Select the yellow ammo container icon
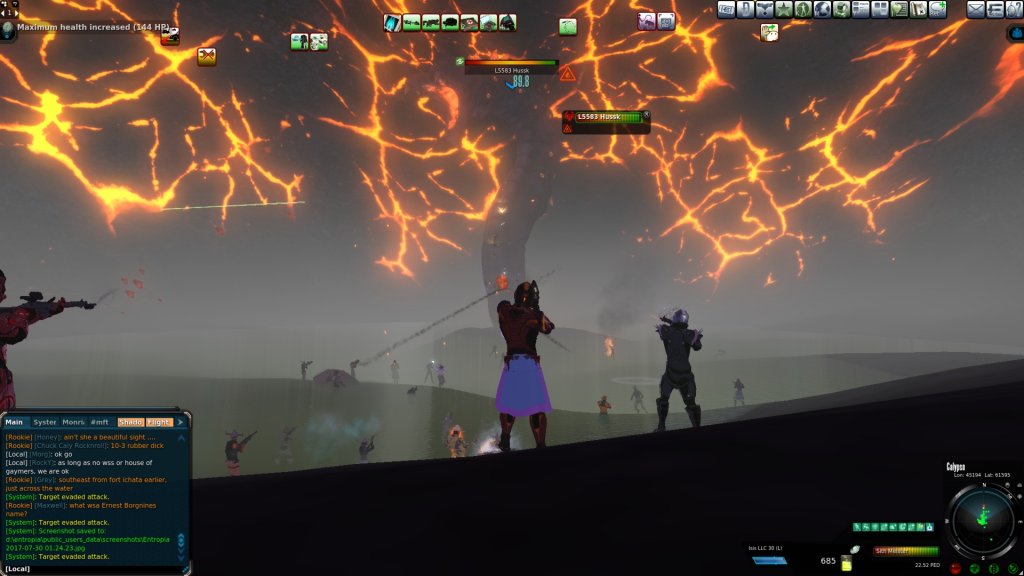This screenshot has height=576, width=1024. [x=846, y=564]
